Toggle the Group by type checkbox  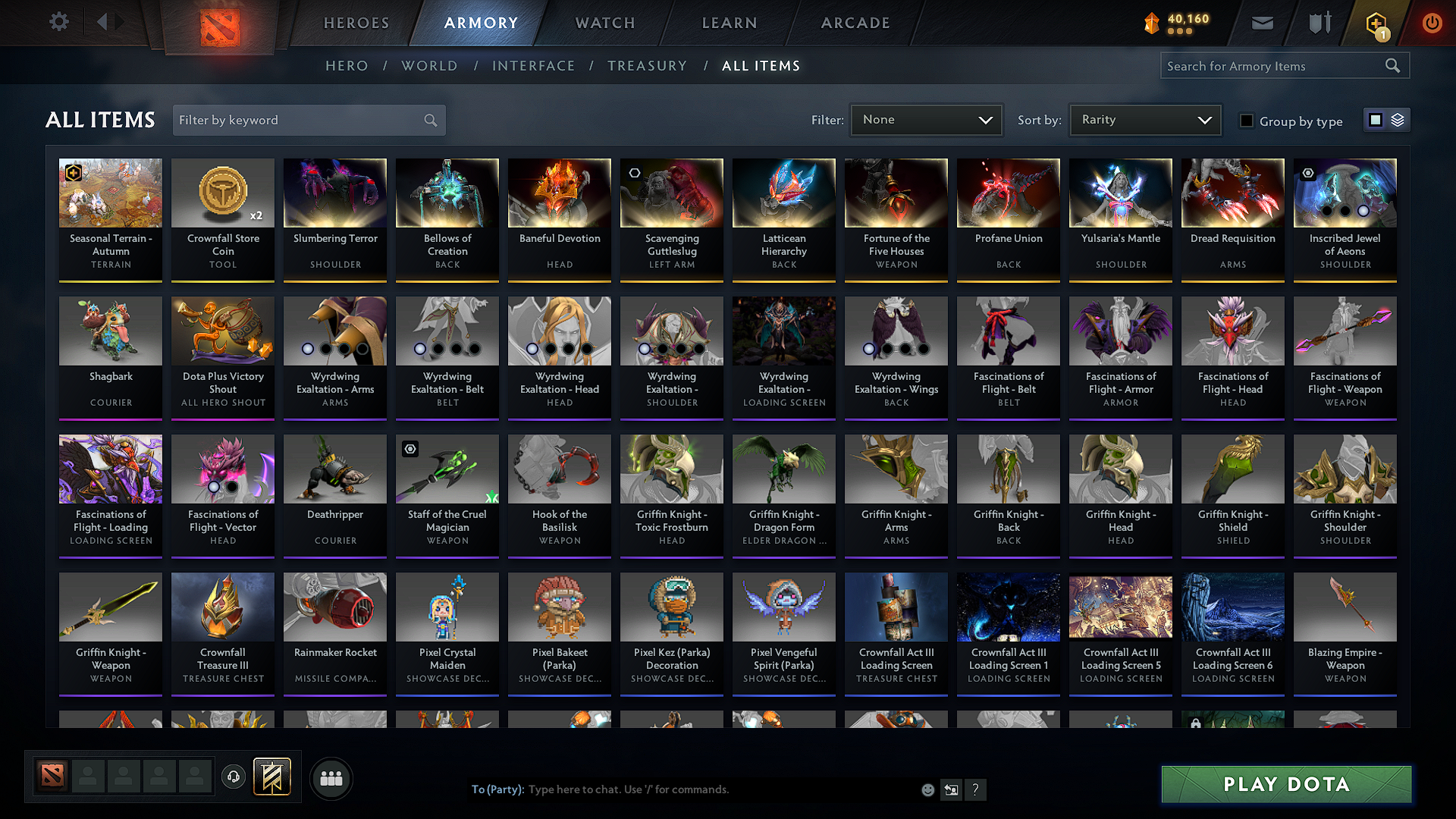pos(1246,121)
